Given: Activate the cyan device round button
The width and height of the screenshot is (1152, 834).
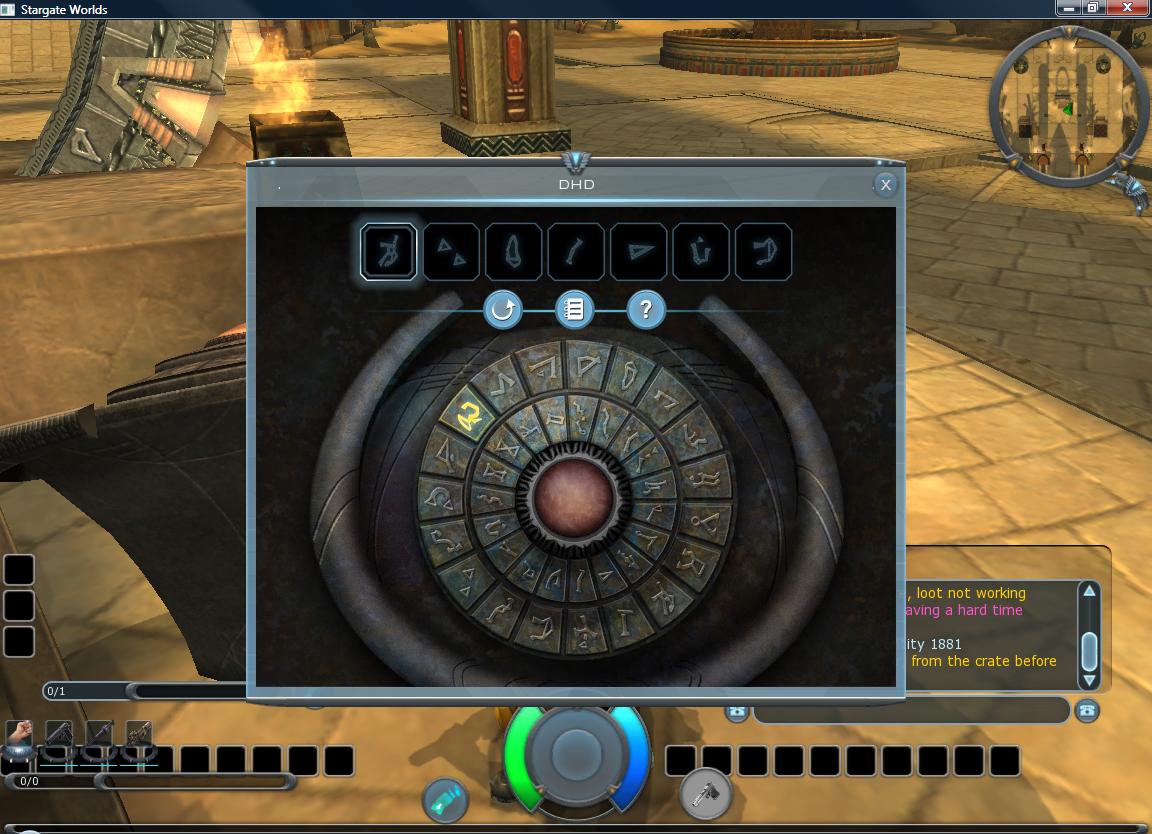Looking at the screenshot, I should tap(446, 798).
